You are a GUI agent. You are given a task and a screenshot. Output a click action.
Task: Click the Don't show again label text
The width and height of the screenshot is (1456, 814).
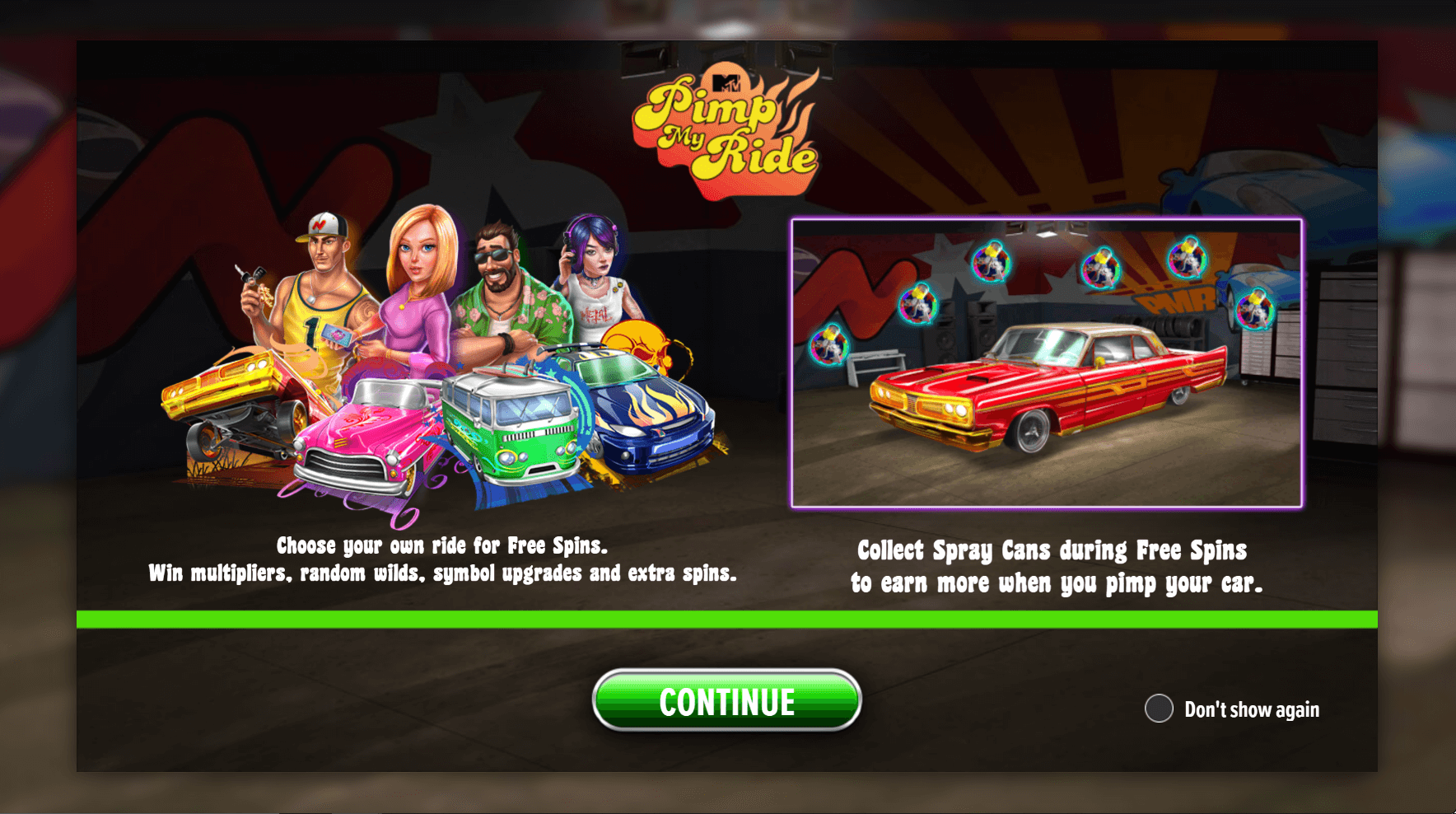point(1251,709)
